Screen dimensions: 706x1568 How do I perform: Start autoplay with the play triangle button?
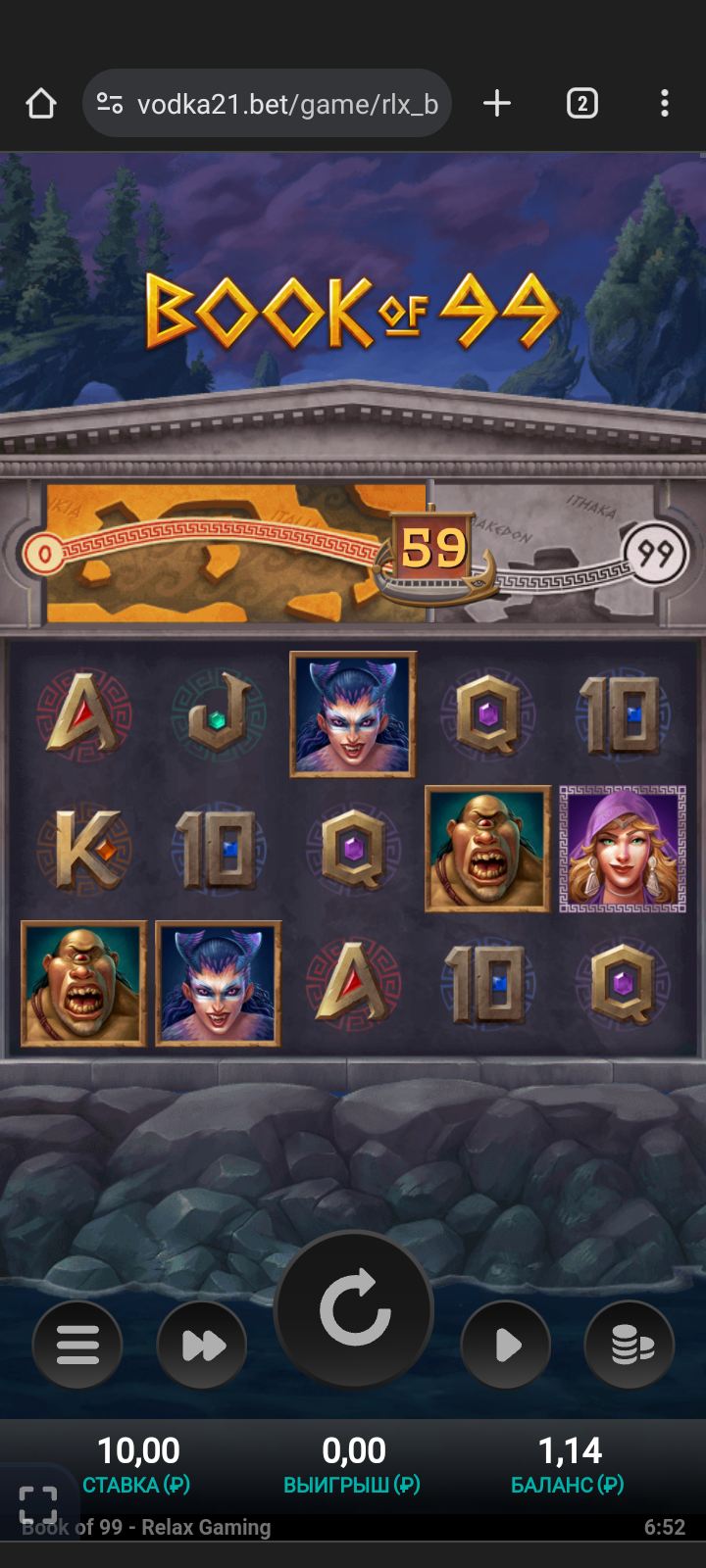coord(506,1345)
